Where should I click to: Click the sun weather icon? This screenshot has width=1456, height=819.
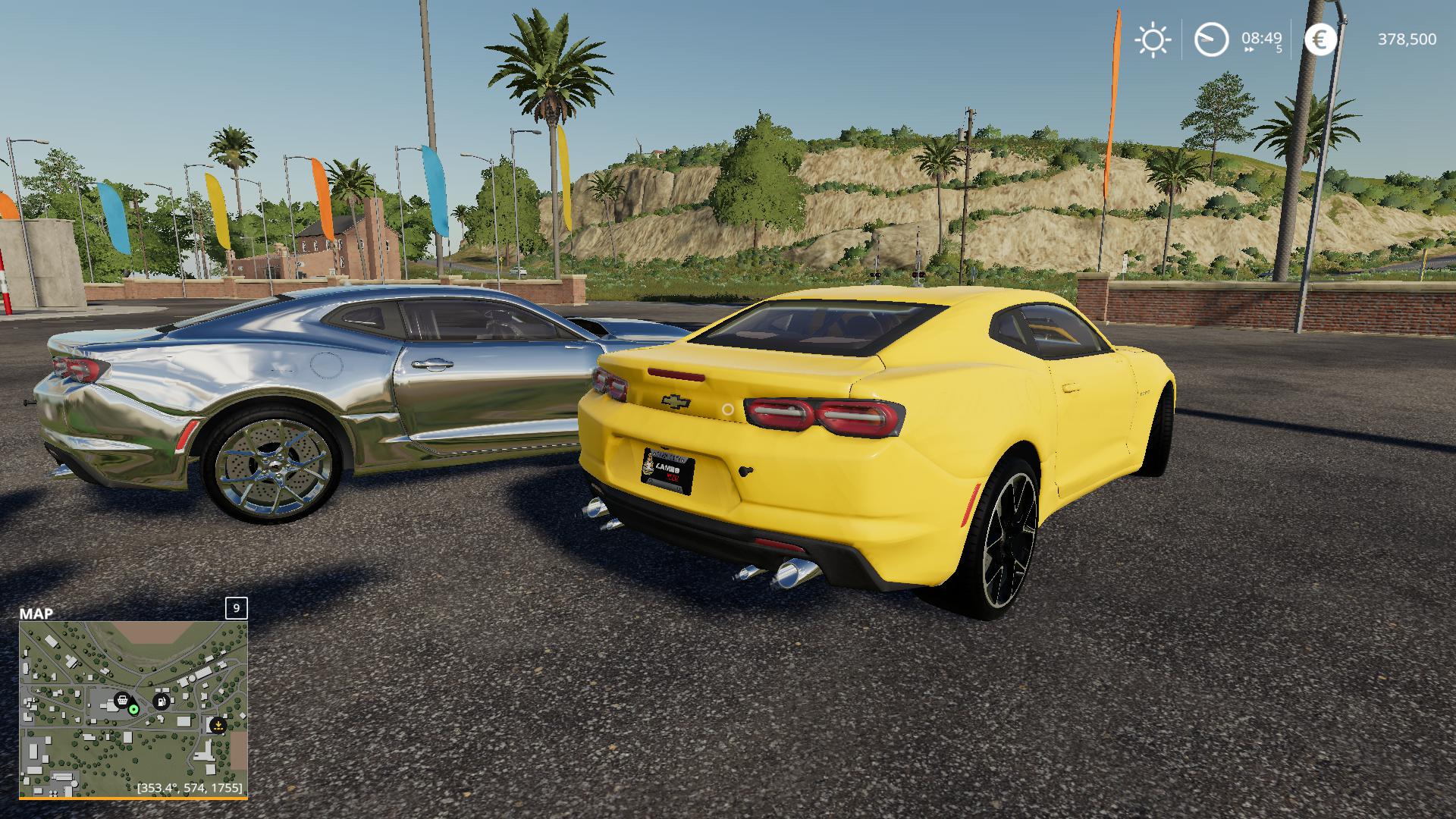[1153, 39]
